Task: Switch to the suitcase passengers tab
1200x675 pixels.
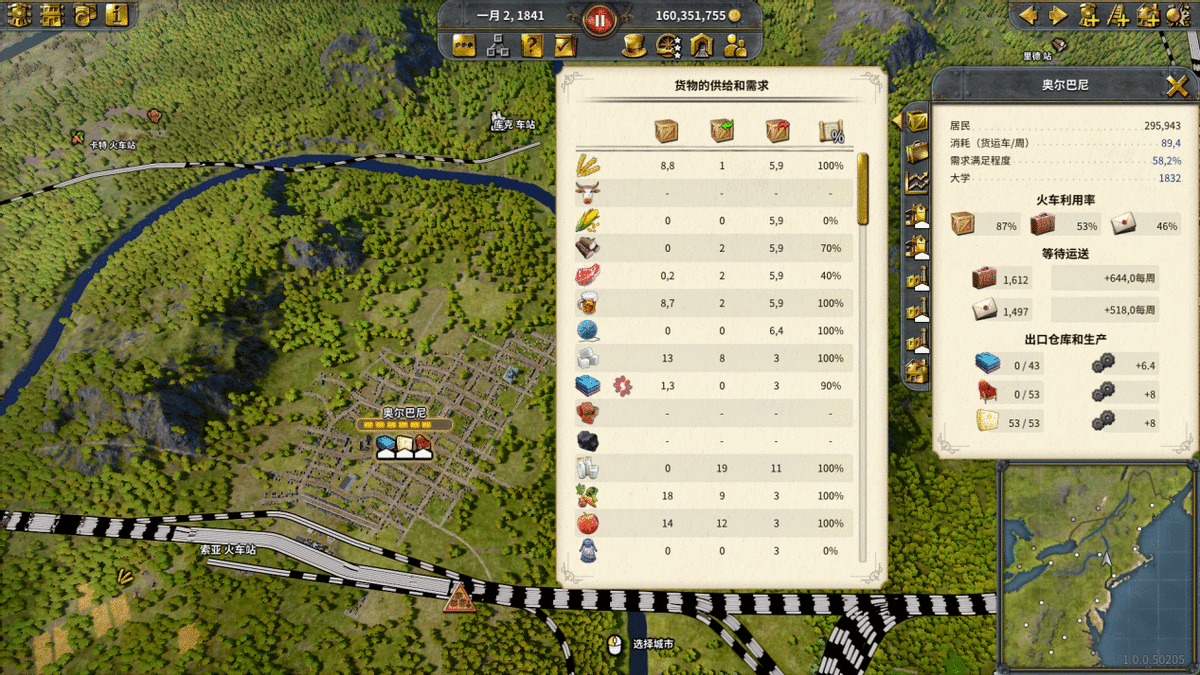Action: coord(916,152)
